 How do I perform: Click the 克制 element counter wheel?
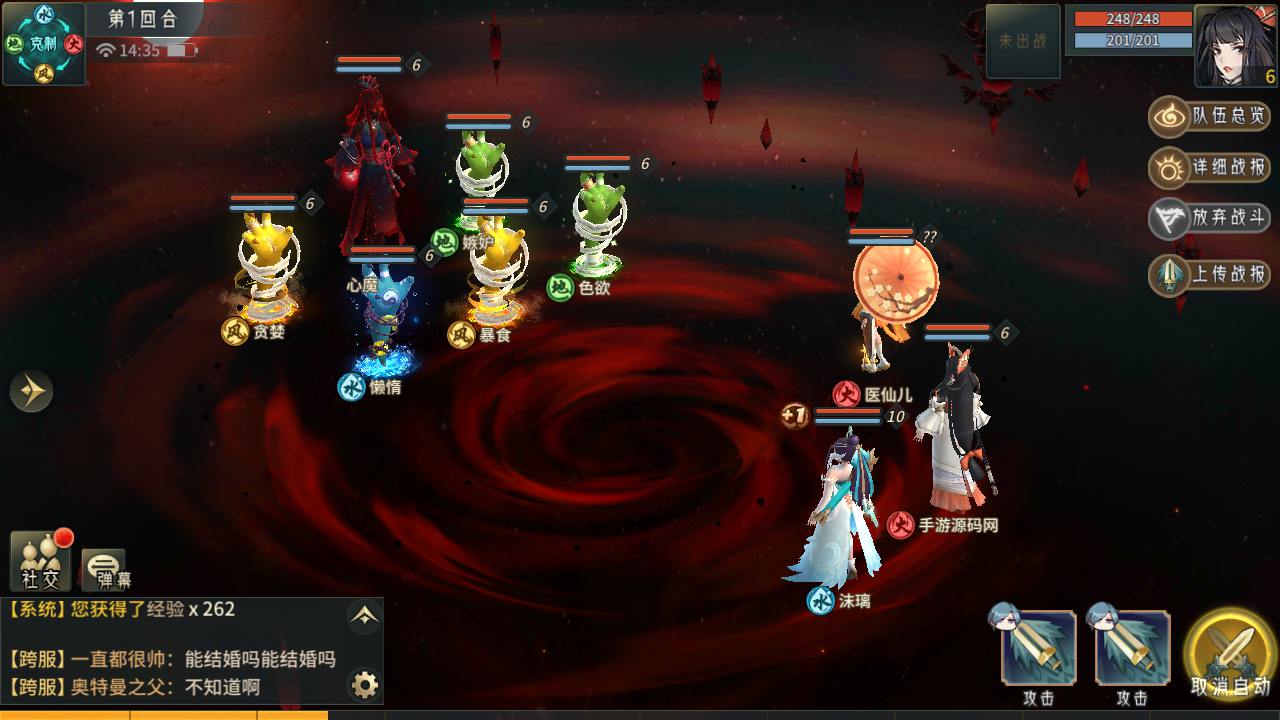(44, 44)
